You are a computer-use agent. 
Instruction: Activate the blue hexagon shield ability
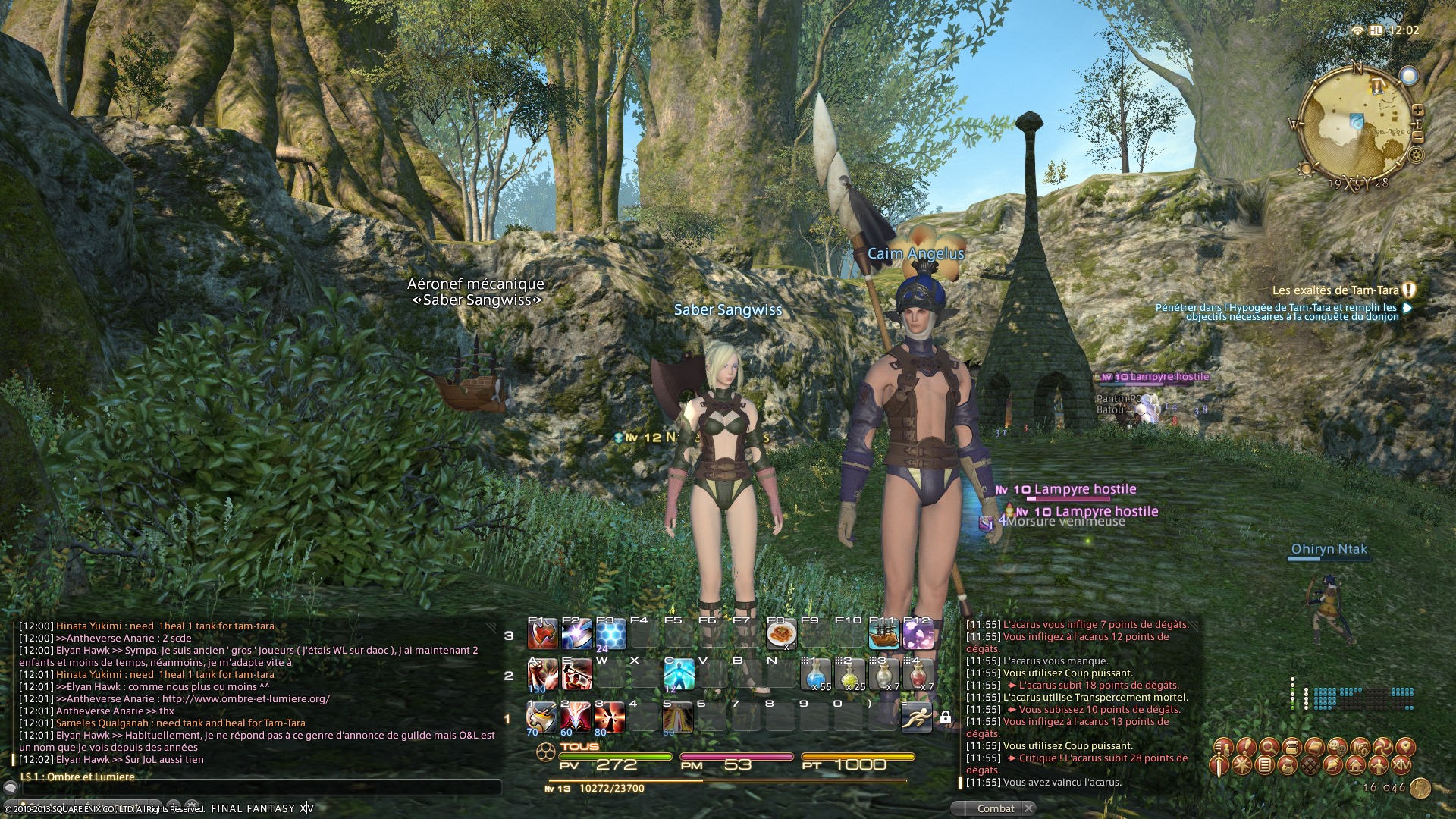[x=611, y=633]
